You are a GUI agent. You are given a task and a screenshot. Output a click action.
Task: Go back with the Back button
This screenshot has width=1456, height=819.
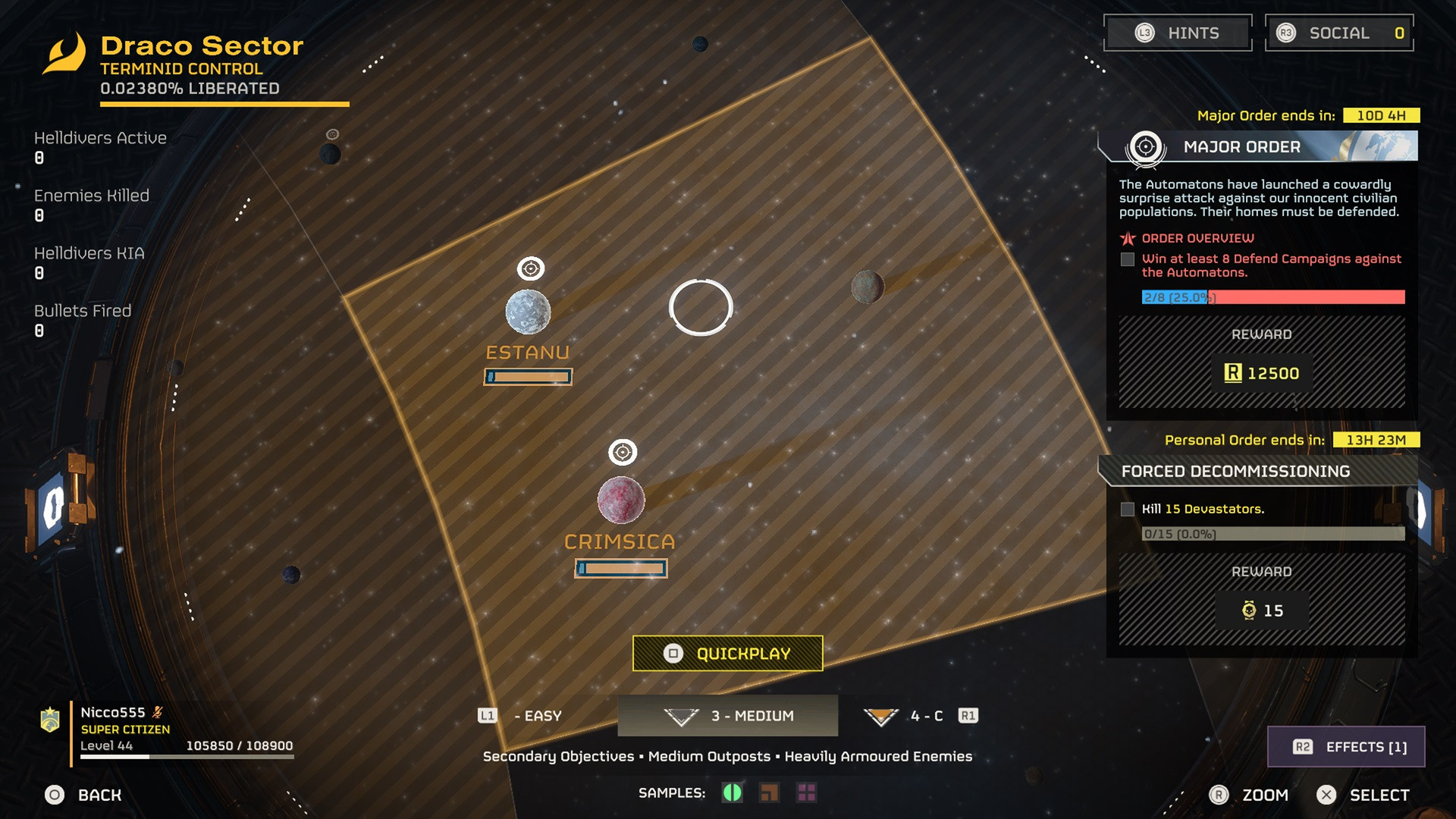click(x=83, y=795)
